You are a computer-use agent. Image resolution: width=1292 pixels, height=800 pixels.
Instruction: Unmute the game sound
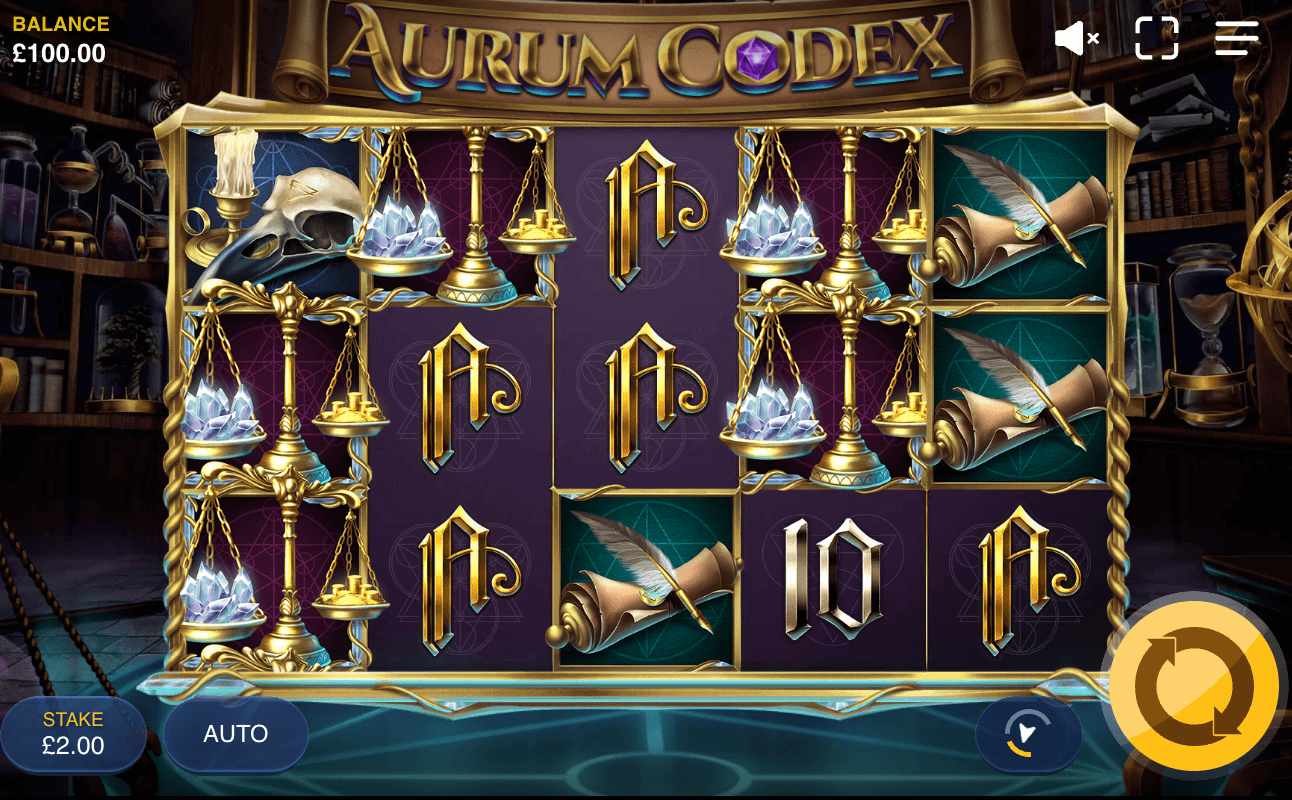point(1074,38)
